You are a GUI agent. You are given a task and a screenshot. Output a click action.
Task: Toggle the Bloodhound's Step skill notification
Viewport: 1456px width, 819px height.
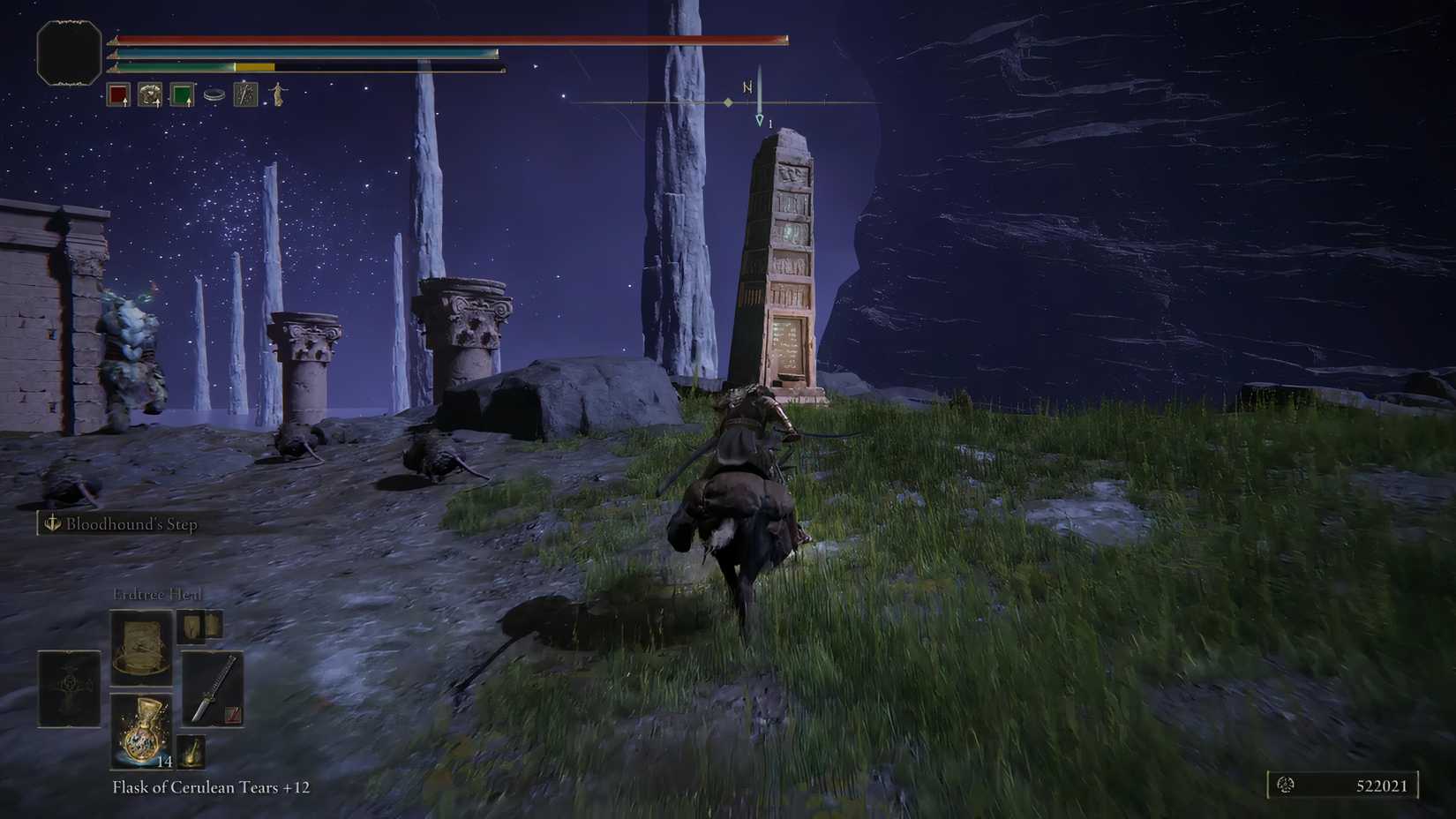point(115,524)
